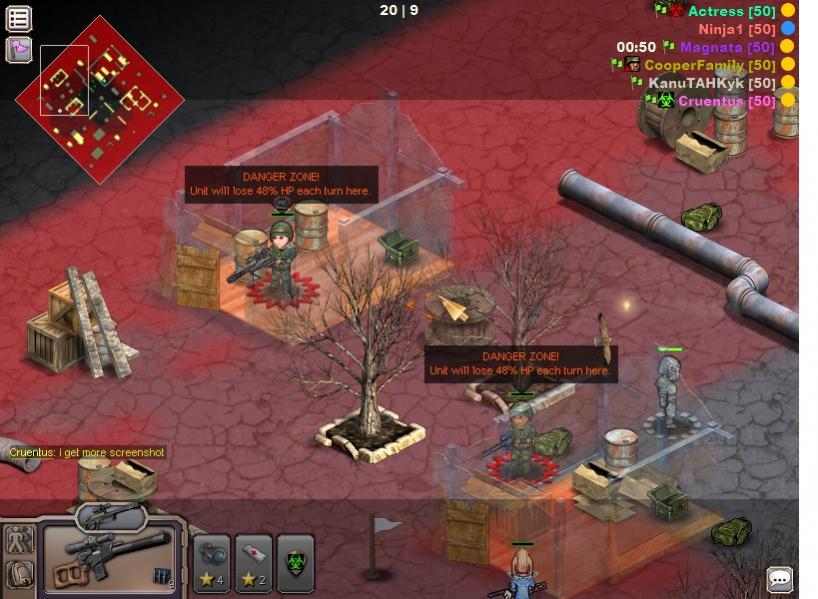Use the medkit bandage item slot
The height and width of the screenshot is (599, 818).
click(x=254, y=563)
